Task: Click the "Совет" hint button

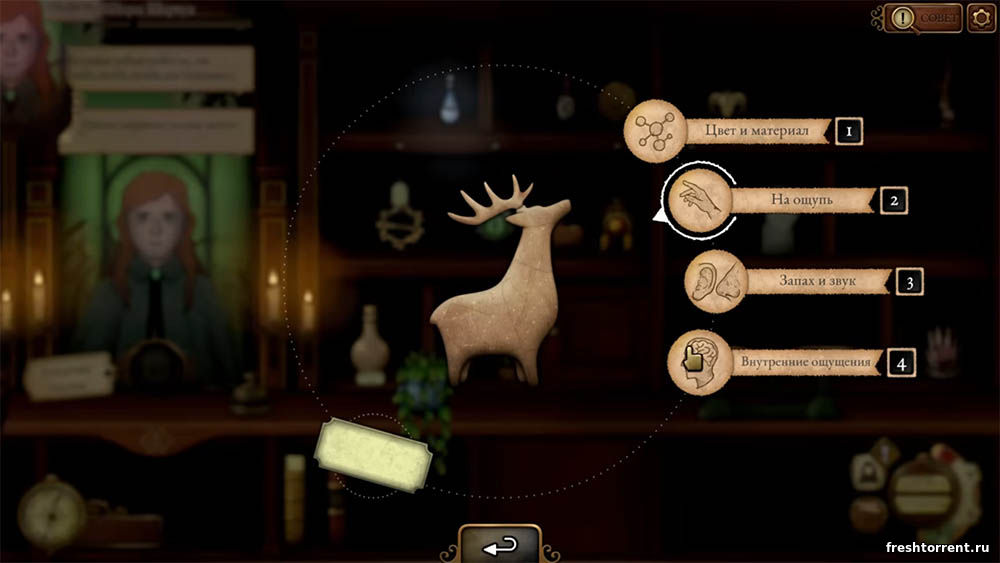Action: click(922, 18)
